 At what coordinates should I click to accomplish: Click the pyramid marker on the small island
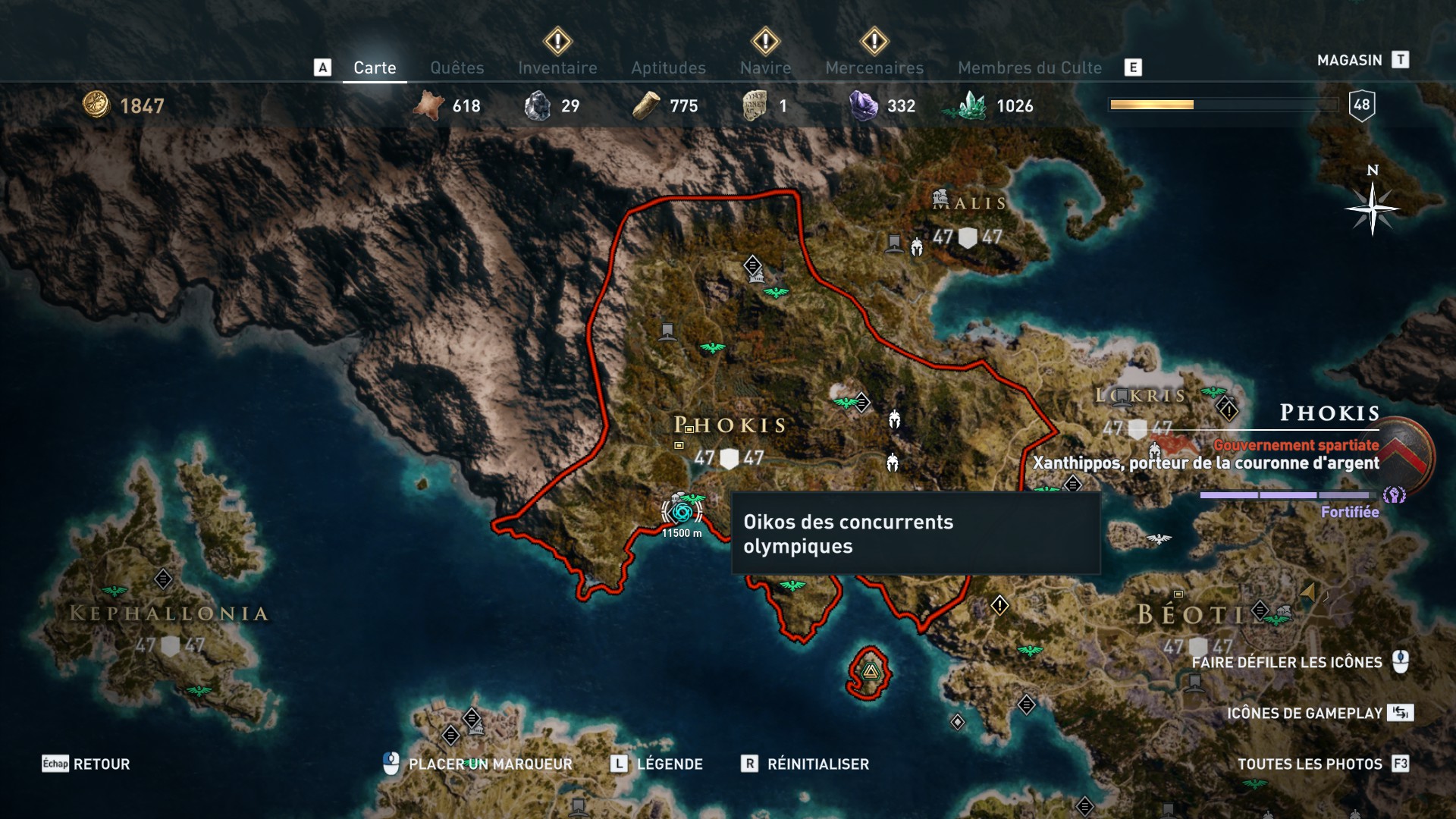coord(870,671)
